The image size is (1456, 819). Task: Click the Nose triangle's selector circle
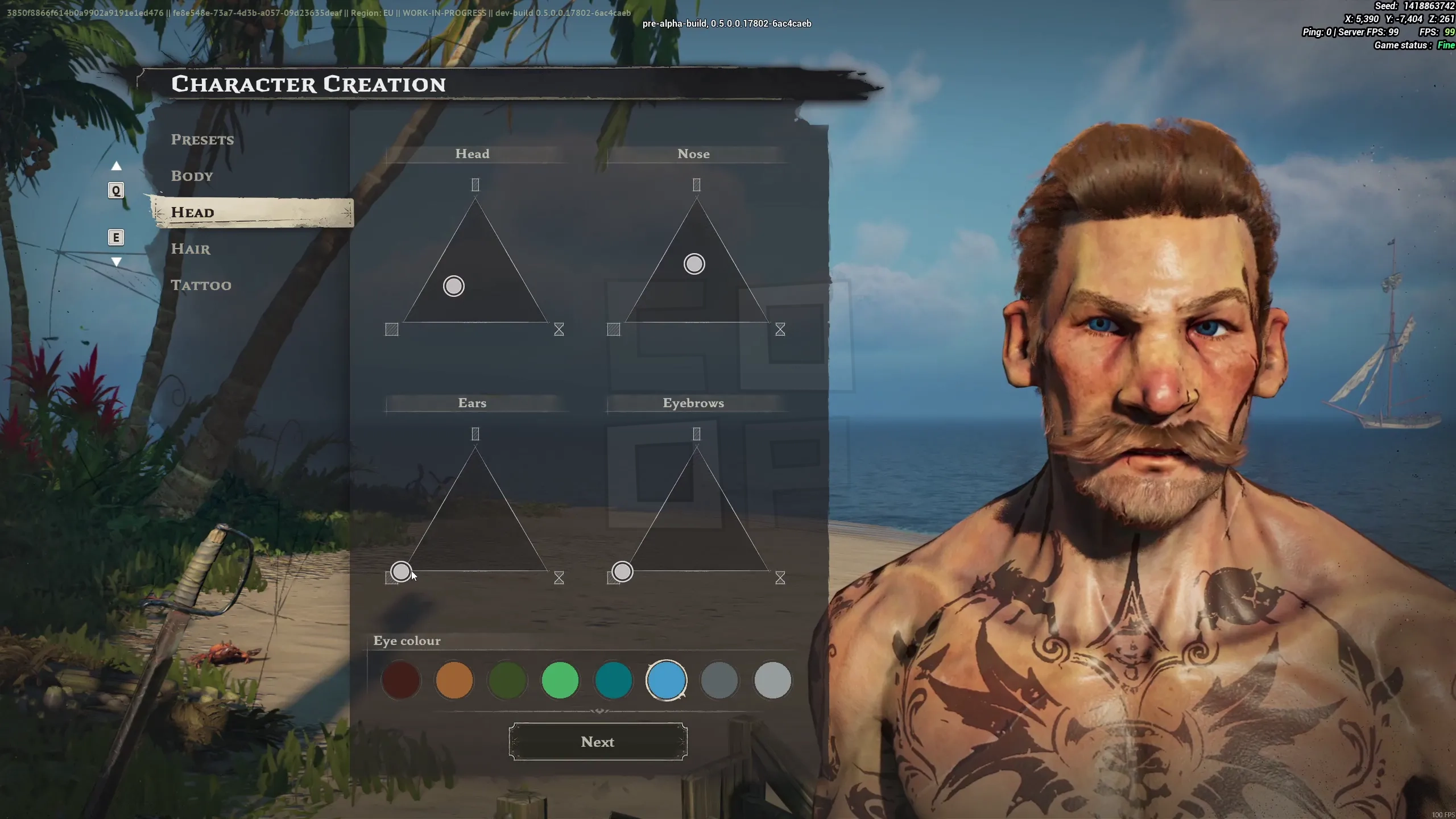click(693, 263)
